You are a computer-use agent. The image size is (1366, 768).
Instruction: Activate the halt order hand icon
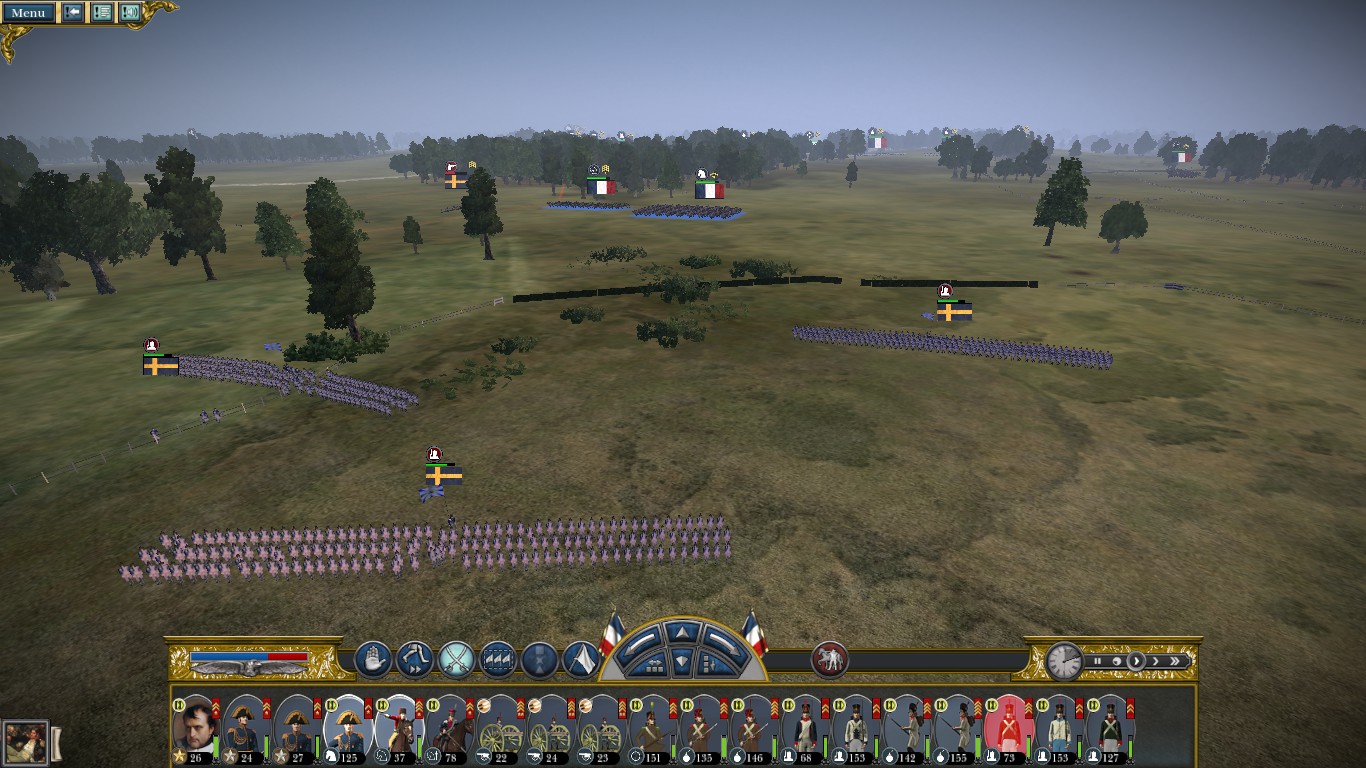(373, 660)
